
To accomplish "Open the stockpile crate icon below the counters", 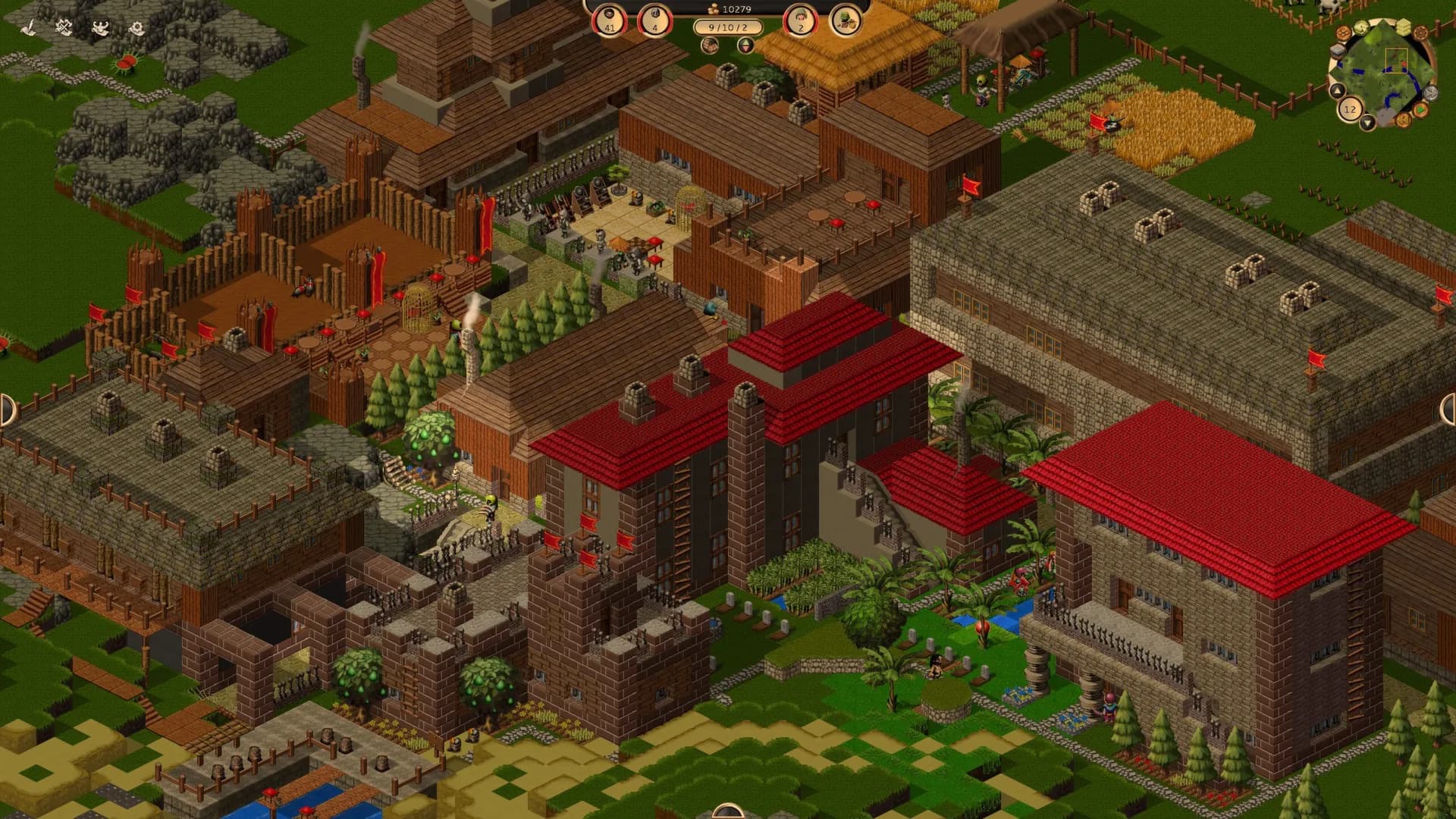I will pyautogui.click(x=711, y=45).
